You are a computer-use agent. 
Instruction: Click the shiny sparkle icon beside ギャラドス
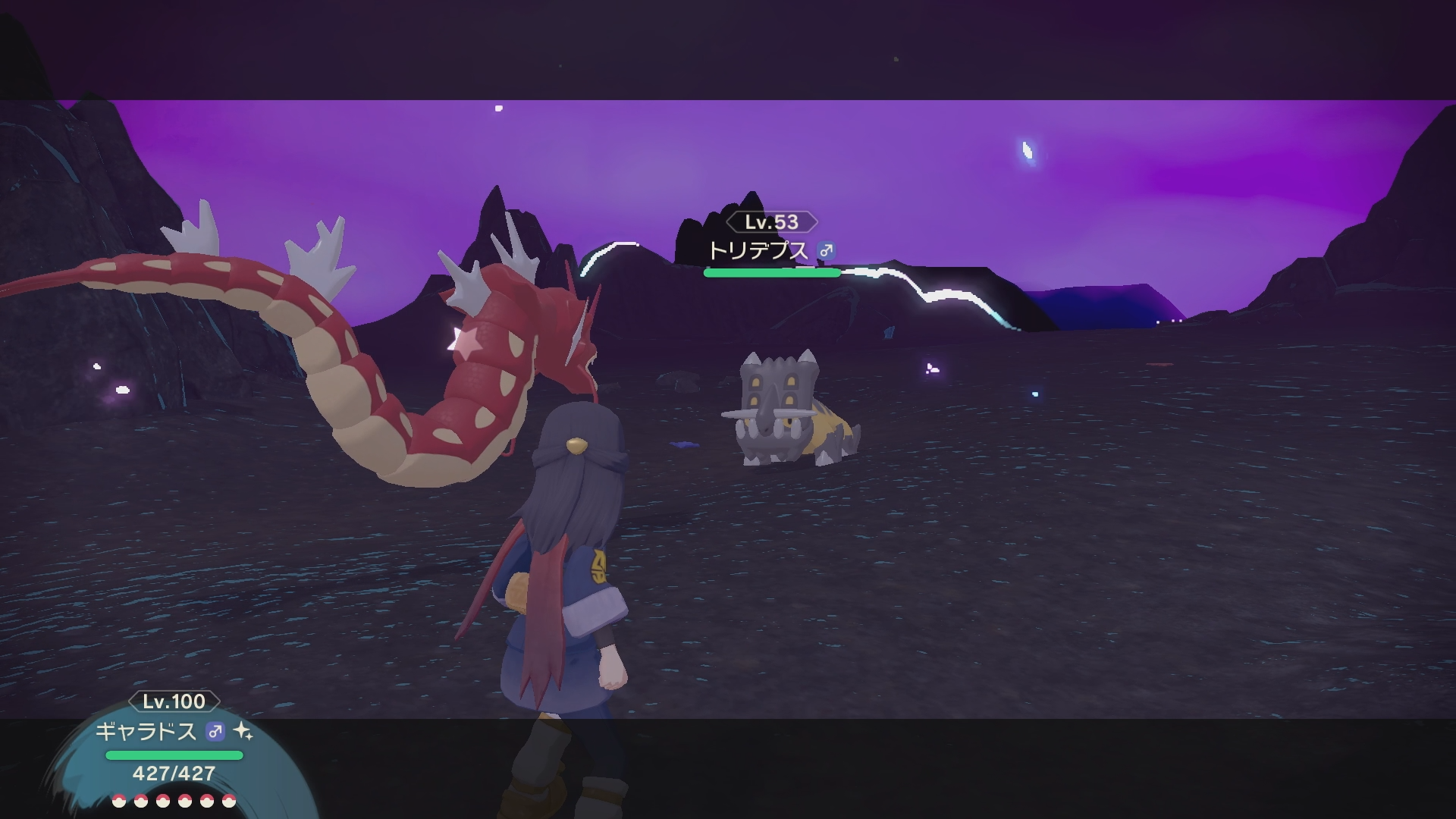(243, 731)
